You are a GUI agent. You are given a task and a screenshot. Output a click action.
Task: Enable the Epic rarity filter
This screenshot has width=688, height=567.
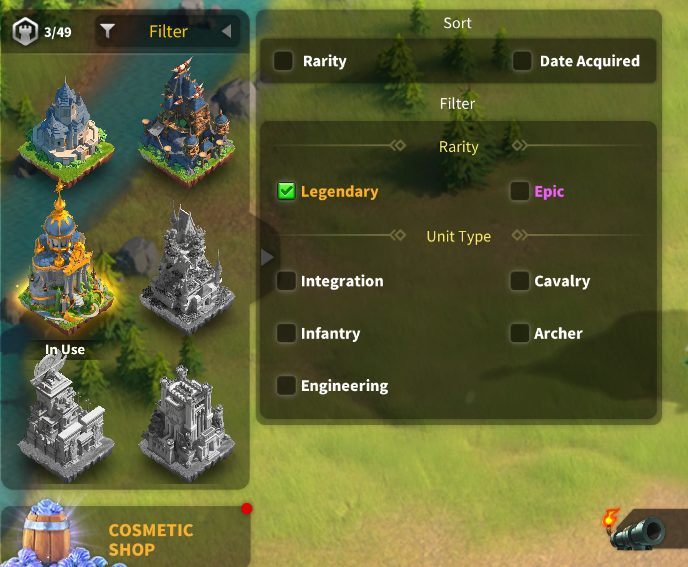[519, 191]
